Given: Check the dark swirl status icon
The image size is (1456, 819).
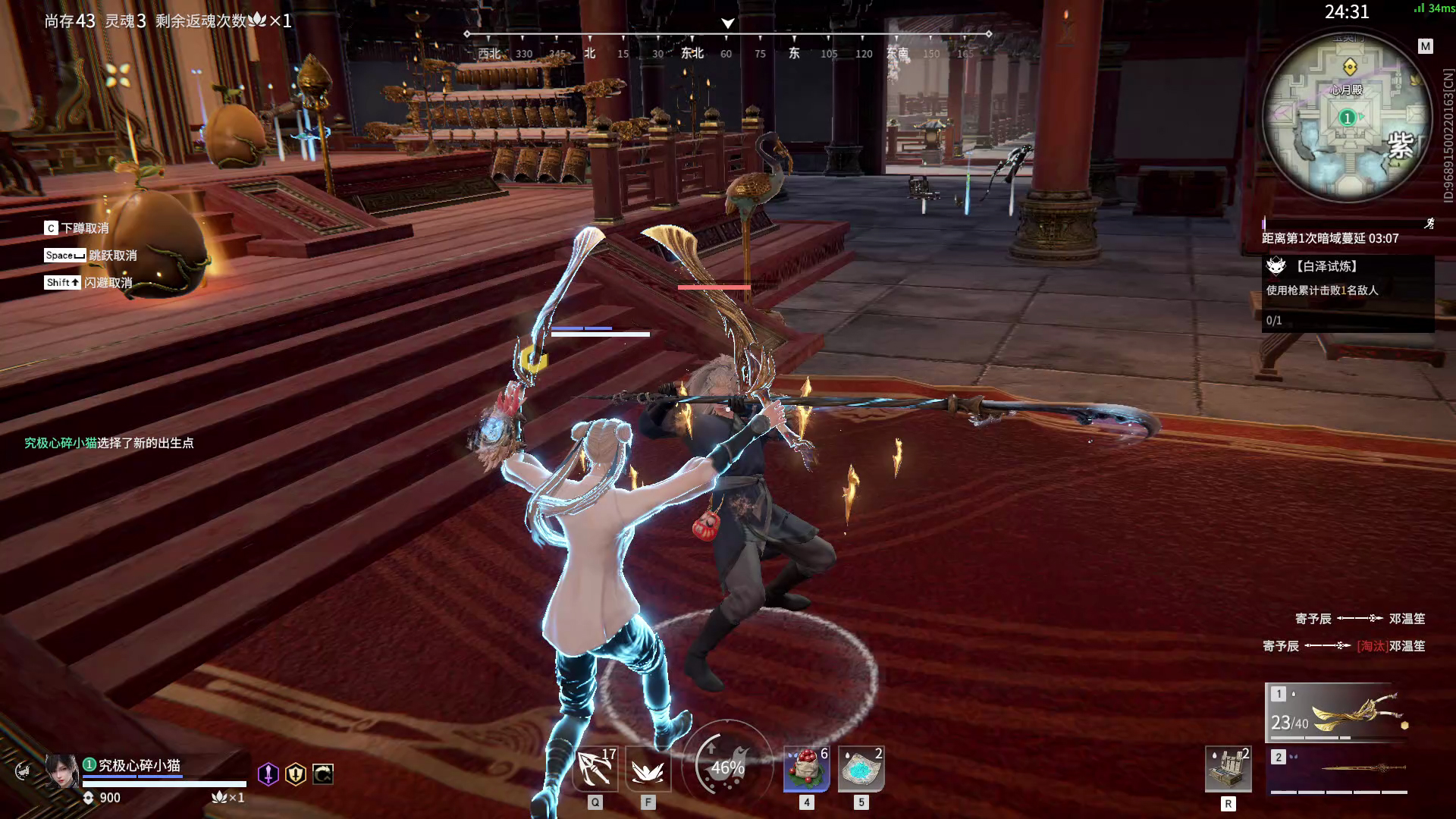Looking at the screenshot, I should click(323, 773).
